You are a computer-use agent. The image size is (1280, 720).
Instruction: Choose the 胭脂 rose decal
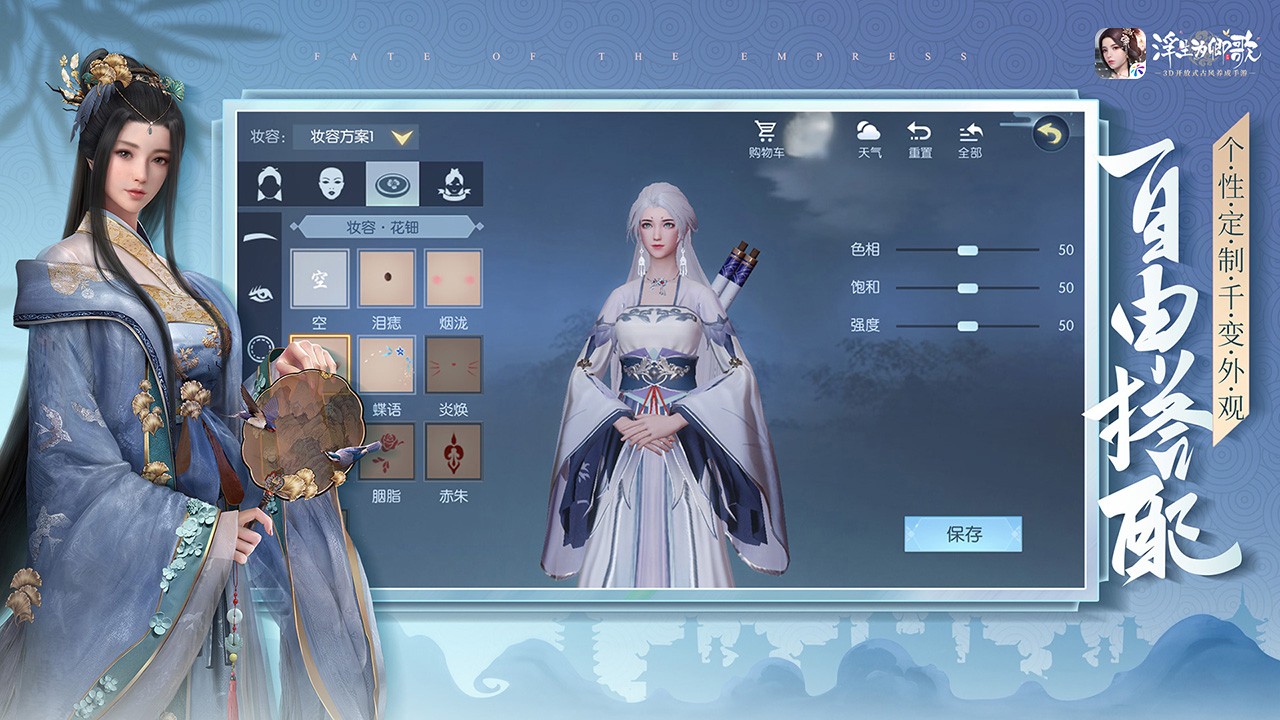[387, 451]
